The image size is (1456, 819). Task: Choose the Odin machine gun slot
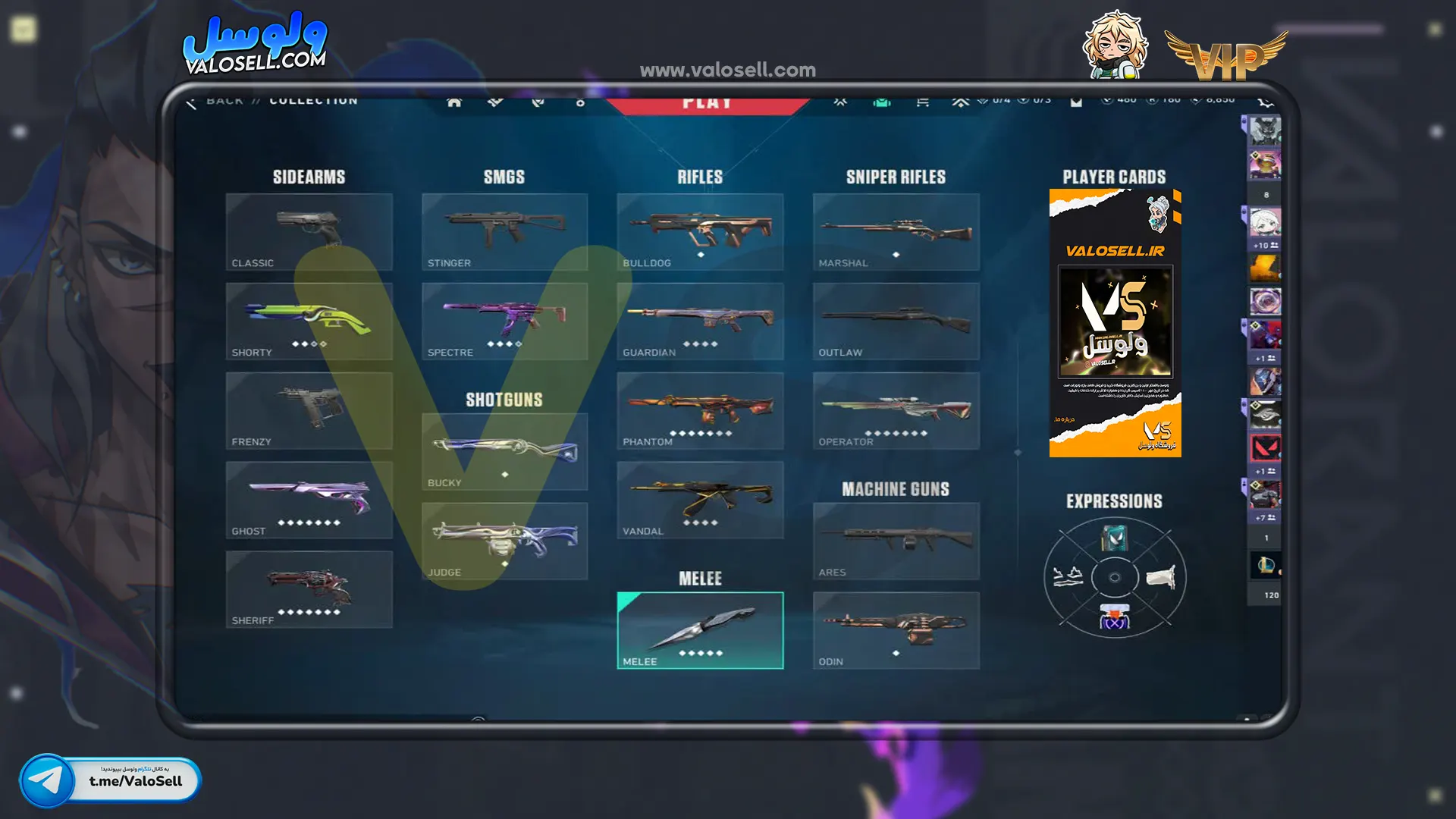[x=896, y=630]
